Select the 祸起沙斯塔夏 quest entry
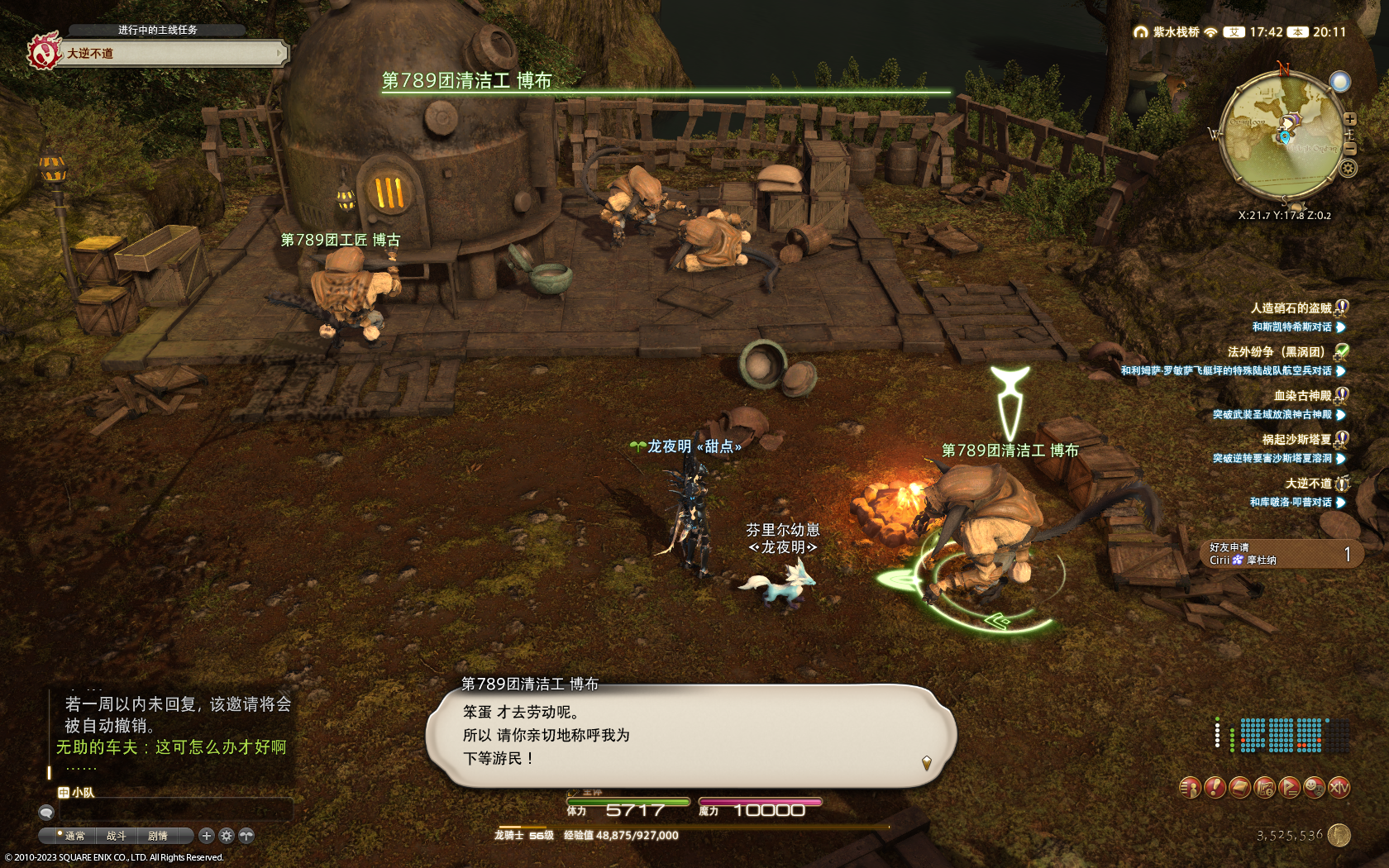Image resolution: width=1389 pixels, height=868 pixels. 1296,439
